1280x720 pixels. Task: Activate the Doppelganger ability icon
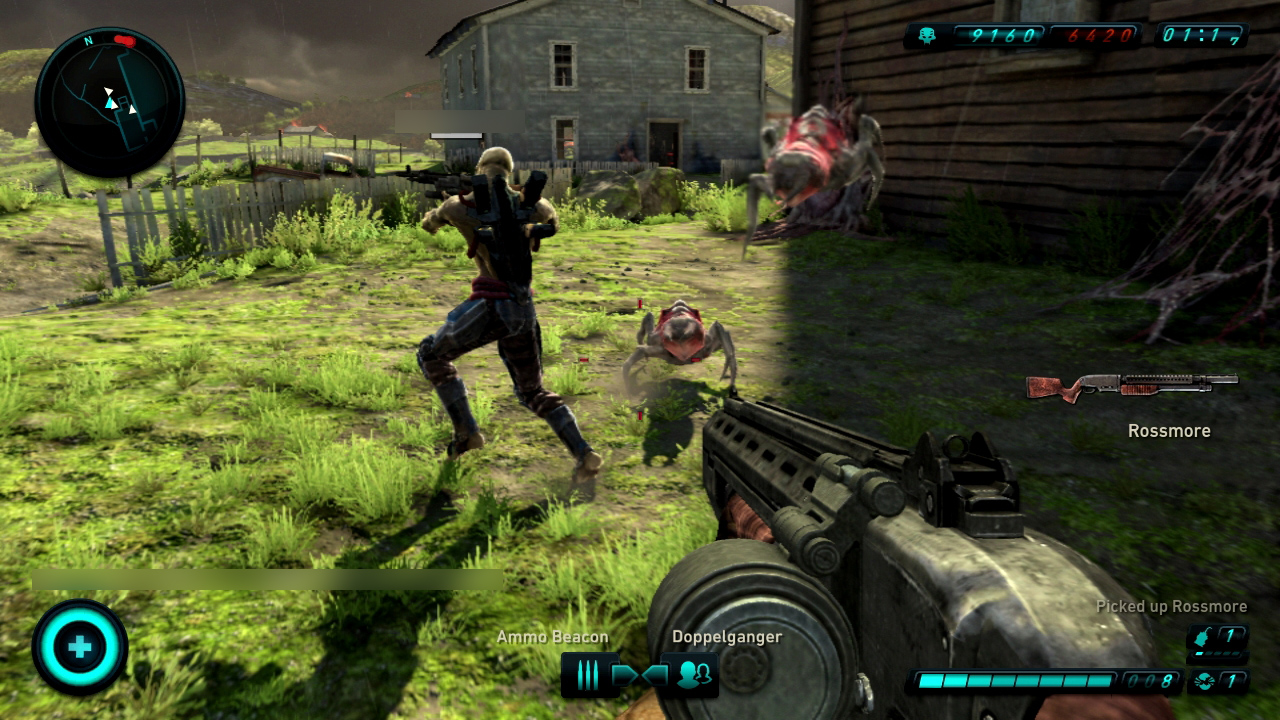tap(691, 676)
